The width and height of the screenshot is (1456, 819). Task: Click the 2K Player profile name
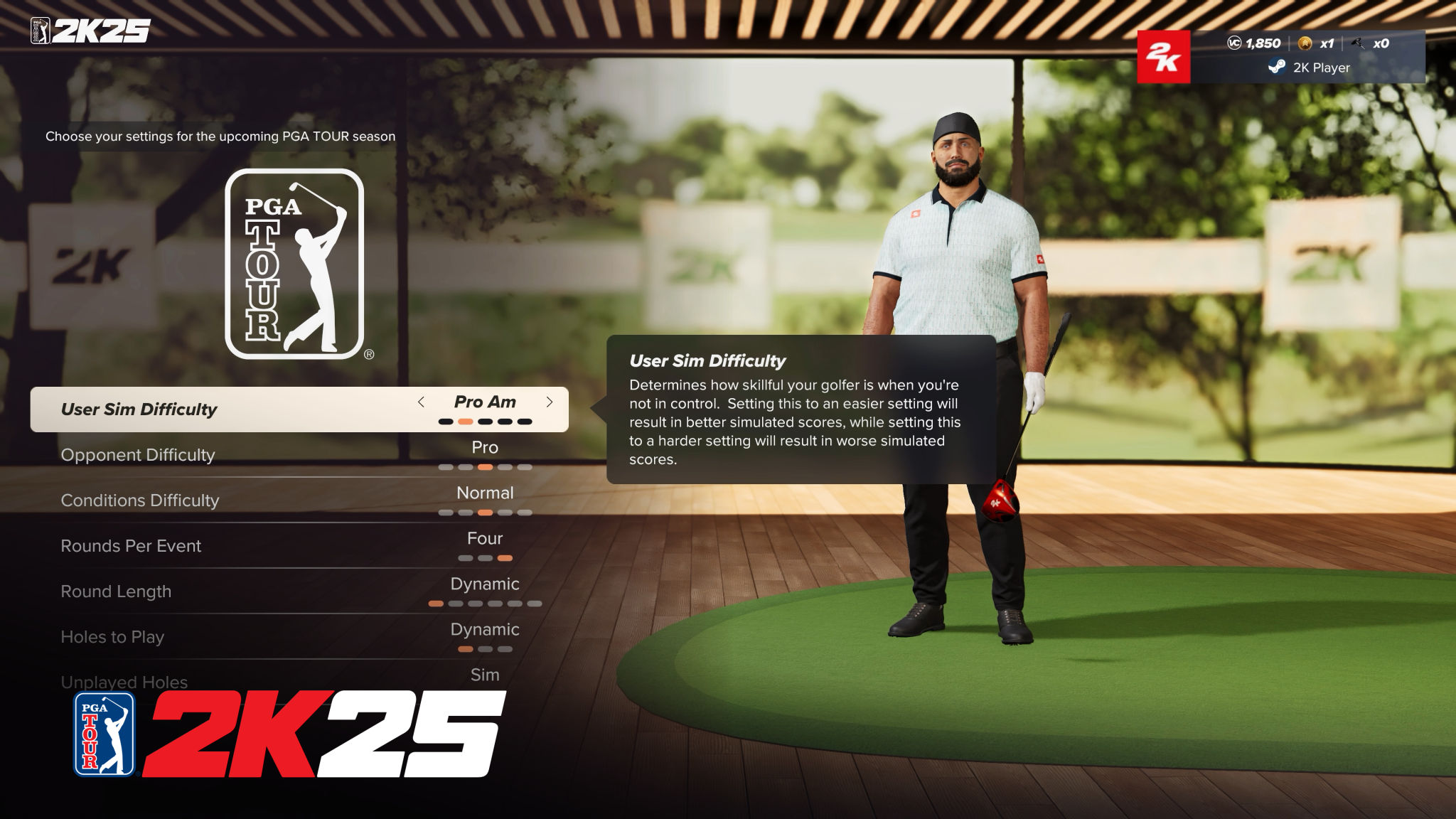click(1320, 68)
